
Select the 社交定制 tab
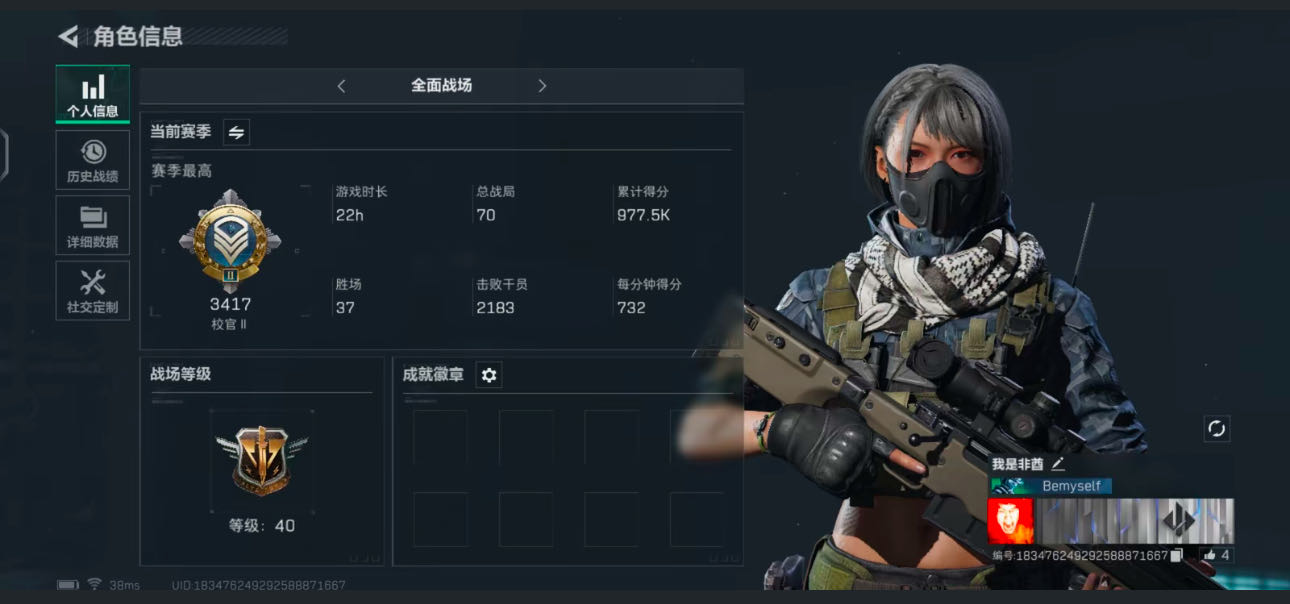tap(92, 290)
